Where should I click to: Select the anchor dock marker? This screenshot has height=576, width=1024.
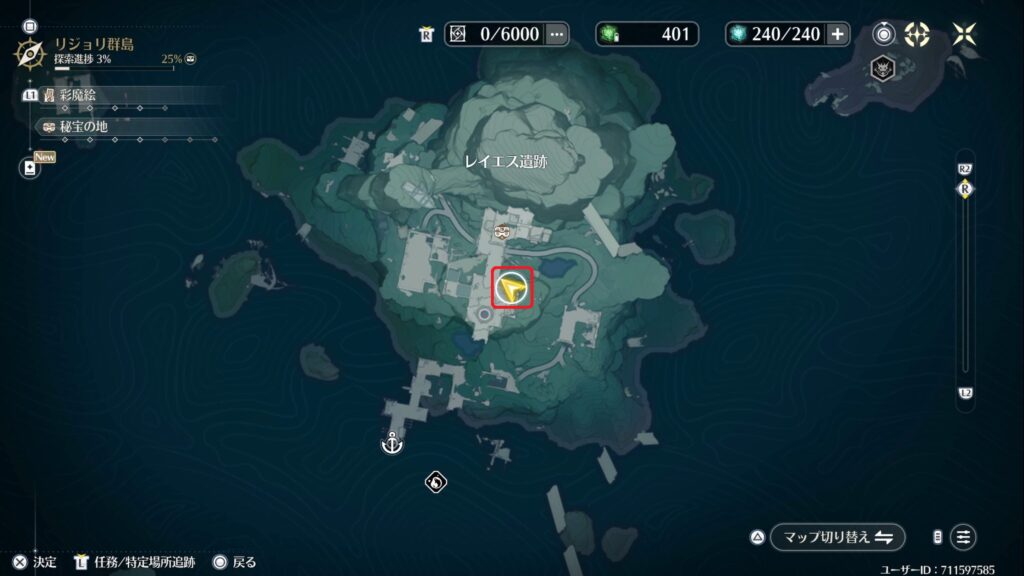[392, 442]
